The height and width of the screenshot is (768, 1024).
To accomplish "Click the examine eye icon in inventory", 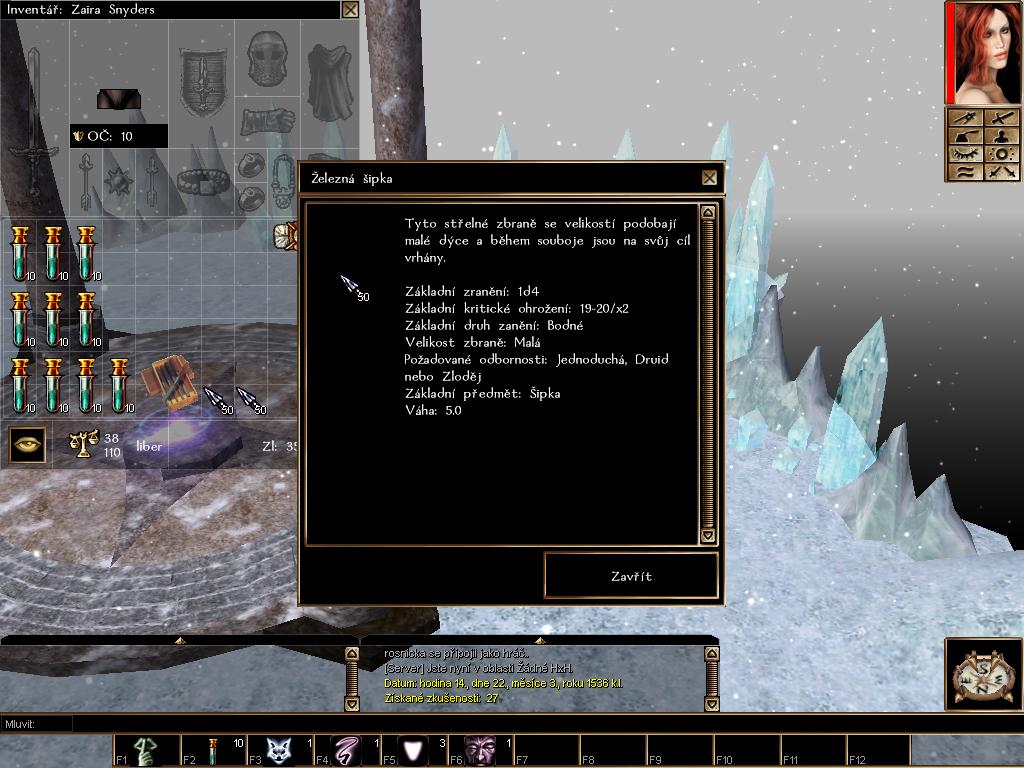I will click(x=27, y=444).
